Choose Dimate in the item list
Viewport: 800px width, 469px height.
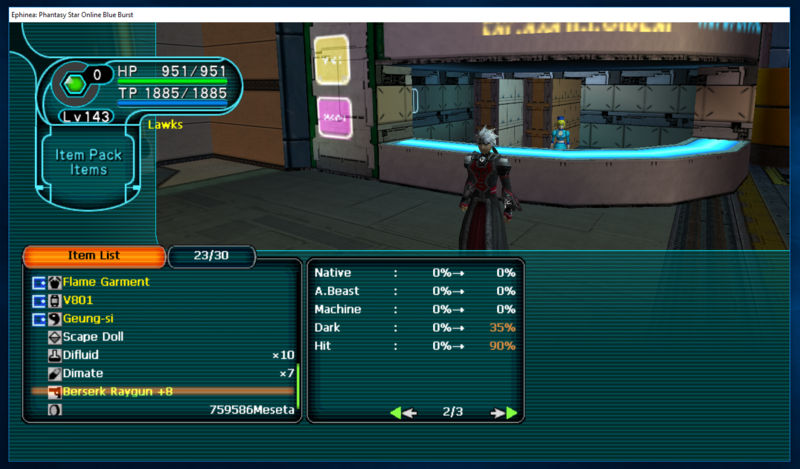tap(82, 373)
